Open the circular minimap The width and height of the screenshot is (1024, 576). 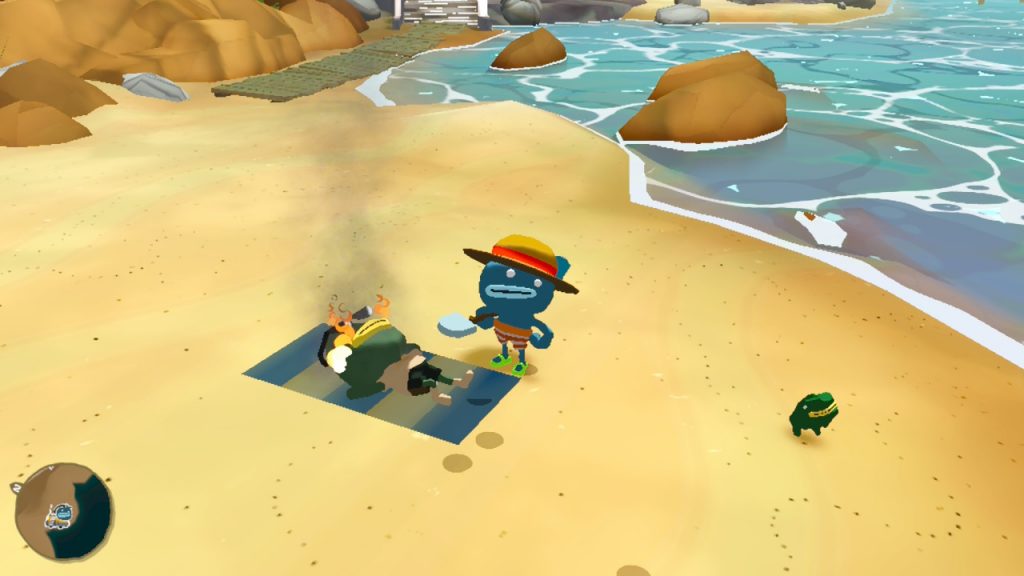coord(62,512)
